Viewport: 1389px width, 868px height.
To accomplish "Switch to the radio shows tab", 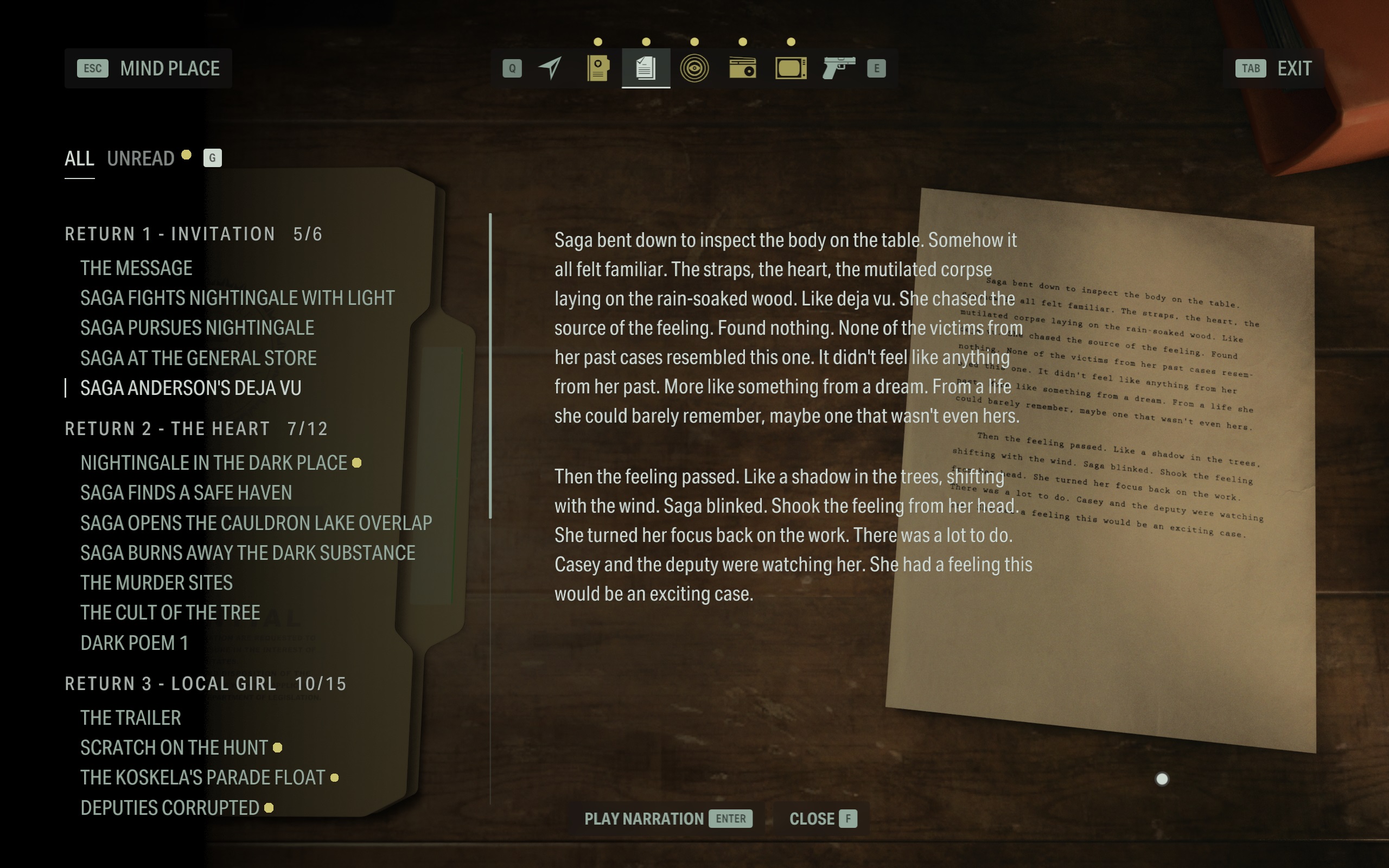I will coord(742,68).
